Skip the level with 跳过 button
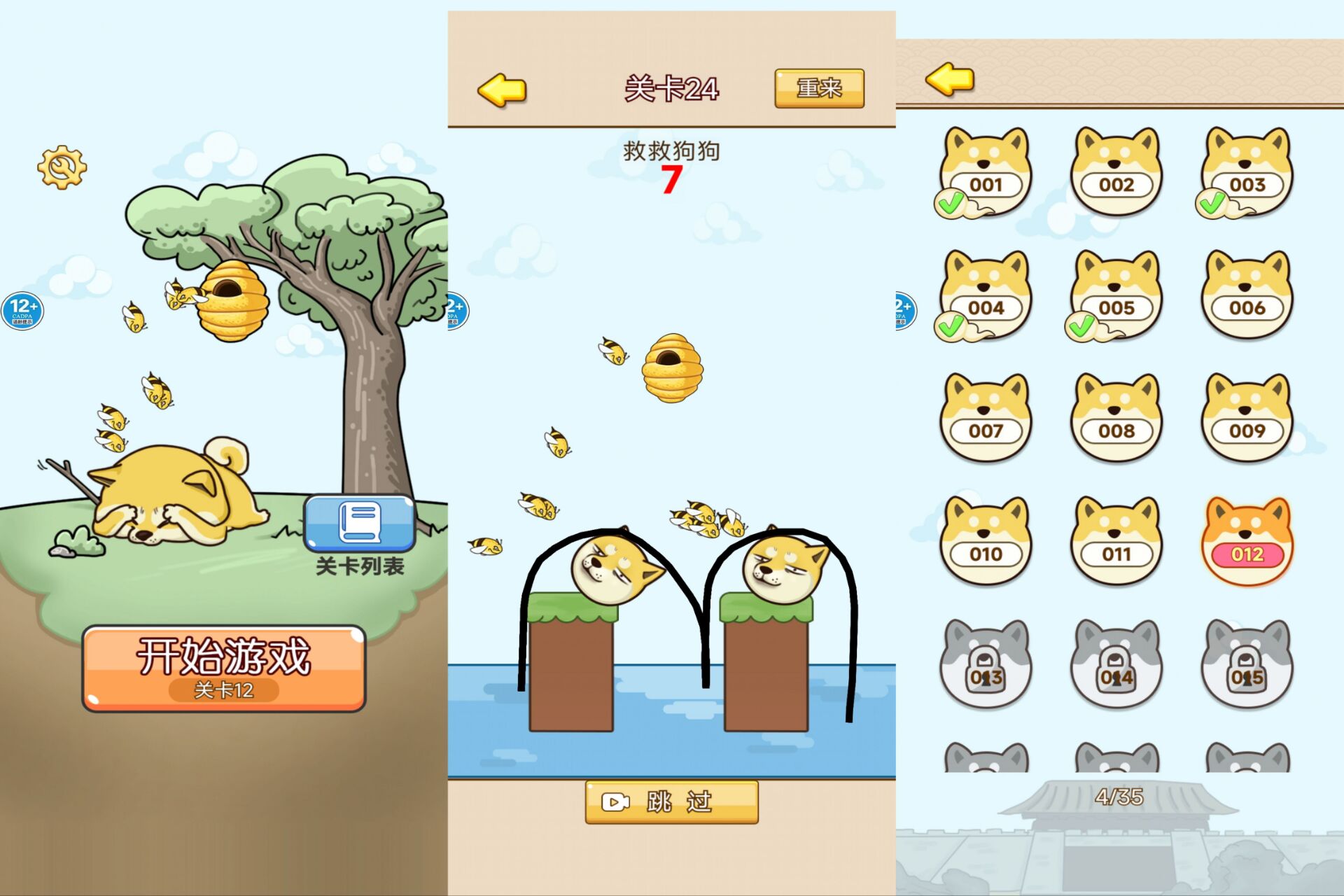 [x=671, y=801]
